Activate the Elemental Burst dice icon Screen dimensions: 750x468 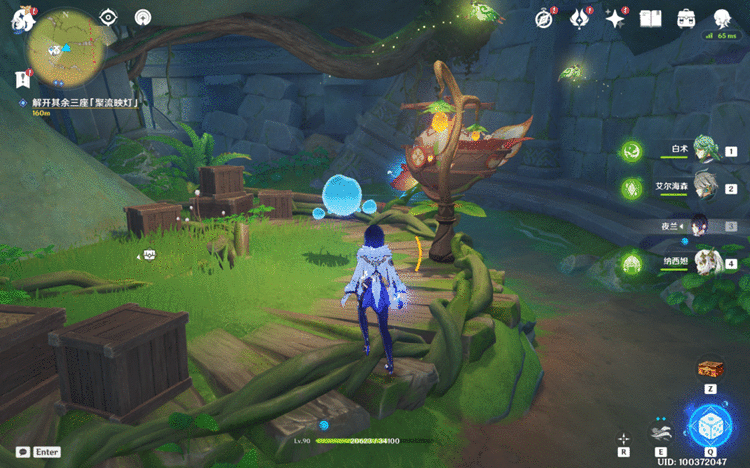click(x=710, y=424)
